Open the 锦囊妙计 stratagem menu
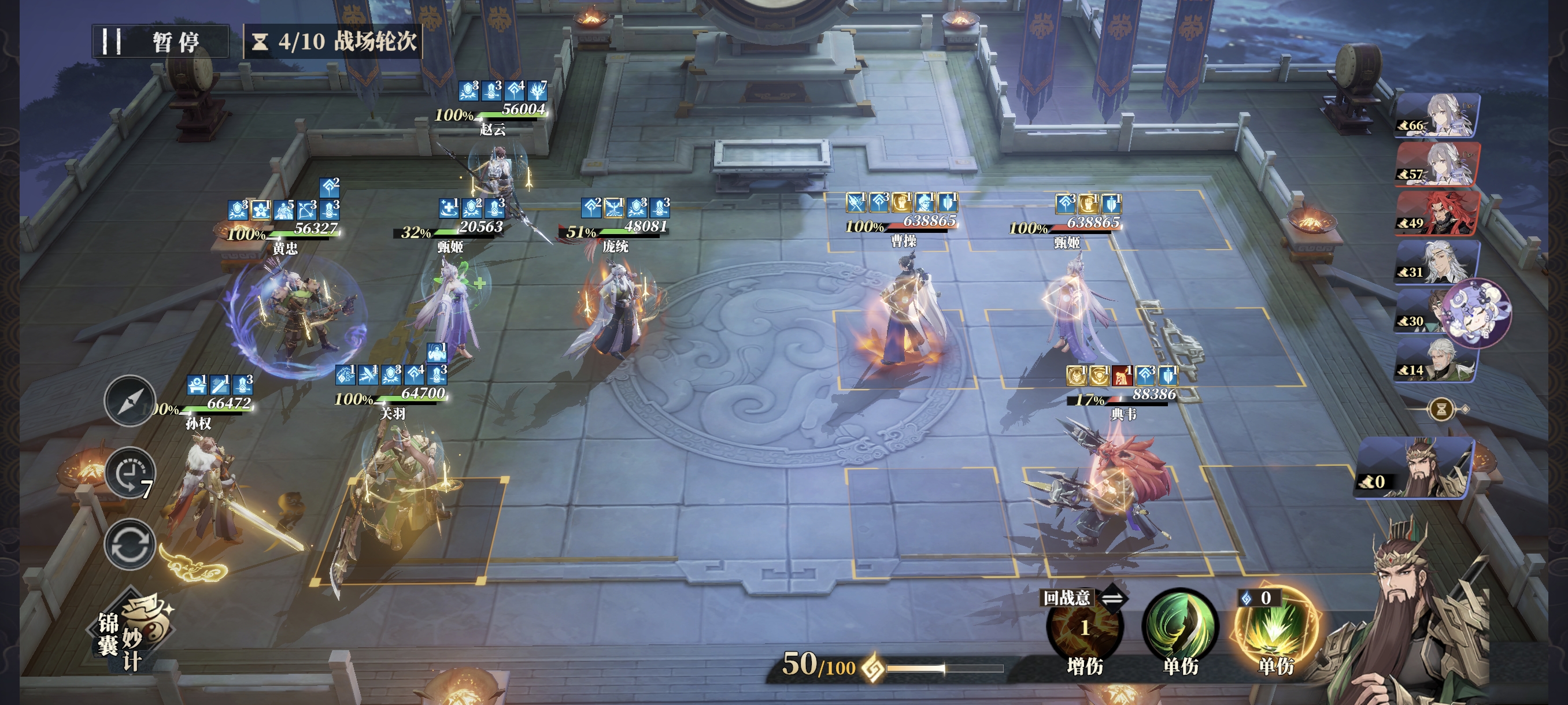Image resolution: width=1568 pixels, height=705 pixels. [135, 633]
